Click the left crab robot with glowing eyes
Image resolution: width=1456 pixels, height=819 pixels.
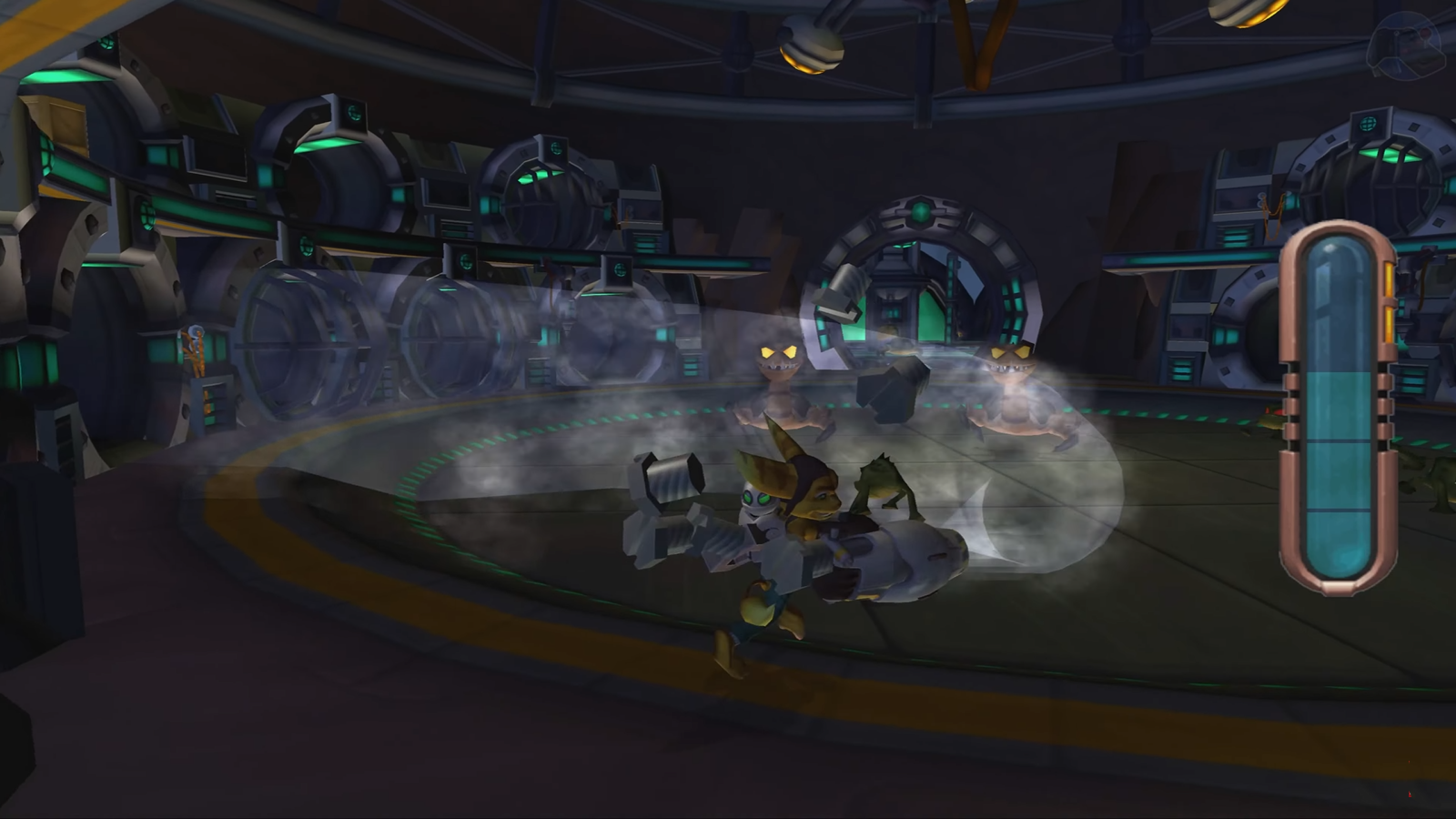pyautogui.click(x=778, y=382)
